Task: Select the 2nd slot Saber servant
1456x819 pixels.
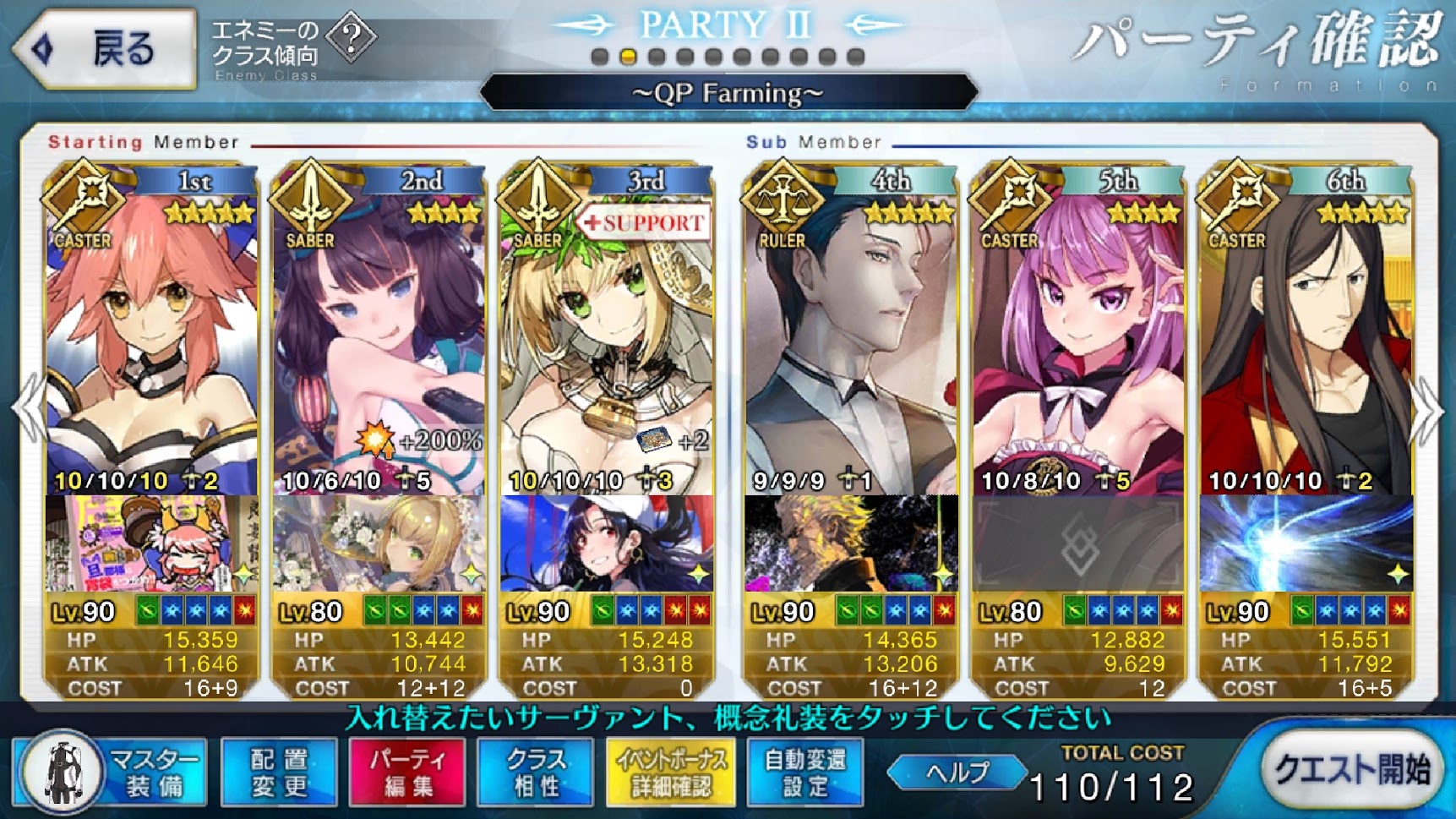Action: [x=379, y=338]
